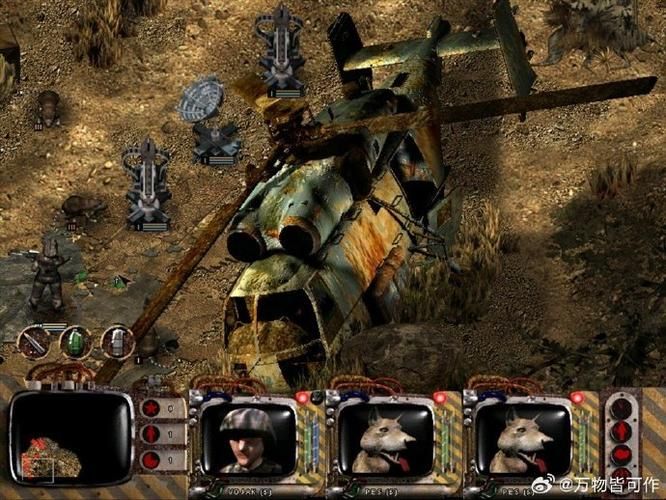Image resolution: width=666 pixels, height=500 pixels.
Task: Click the red star button
Action: 152,409
